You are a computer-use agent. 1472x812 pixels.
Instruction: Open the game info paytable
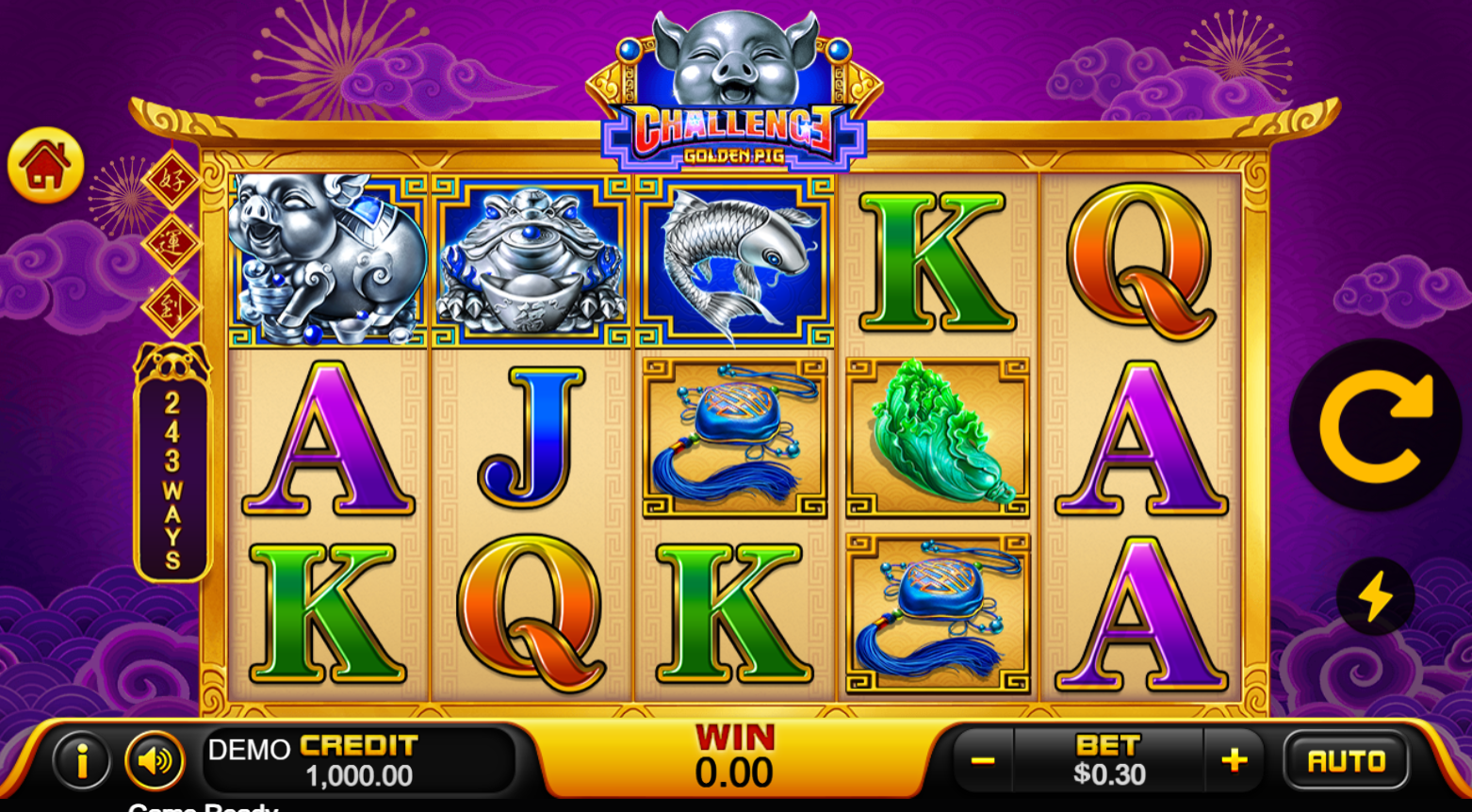point(82,760)
